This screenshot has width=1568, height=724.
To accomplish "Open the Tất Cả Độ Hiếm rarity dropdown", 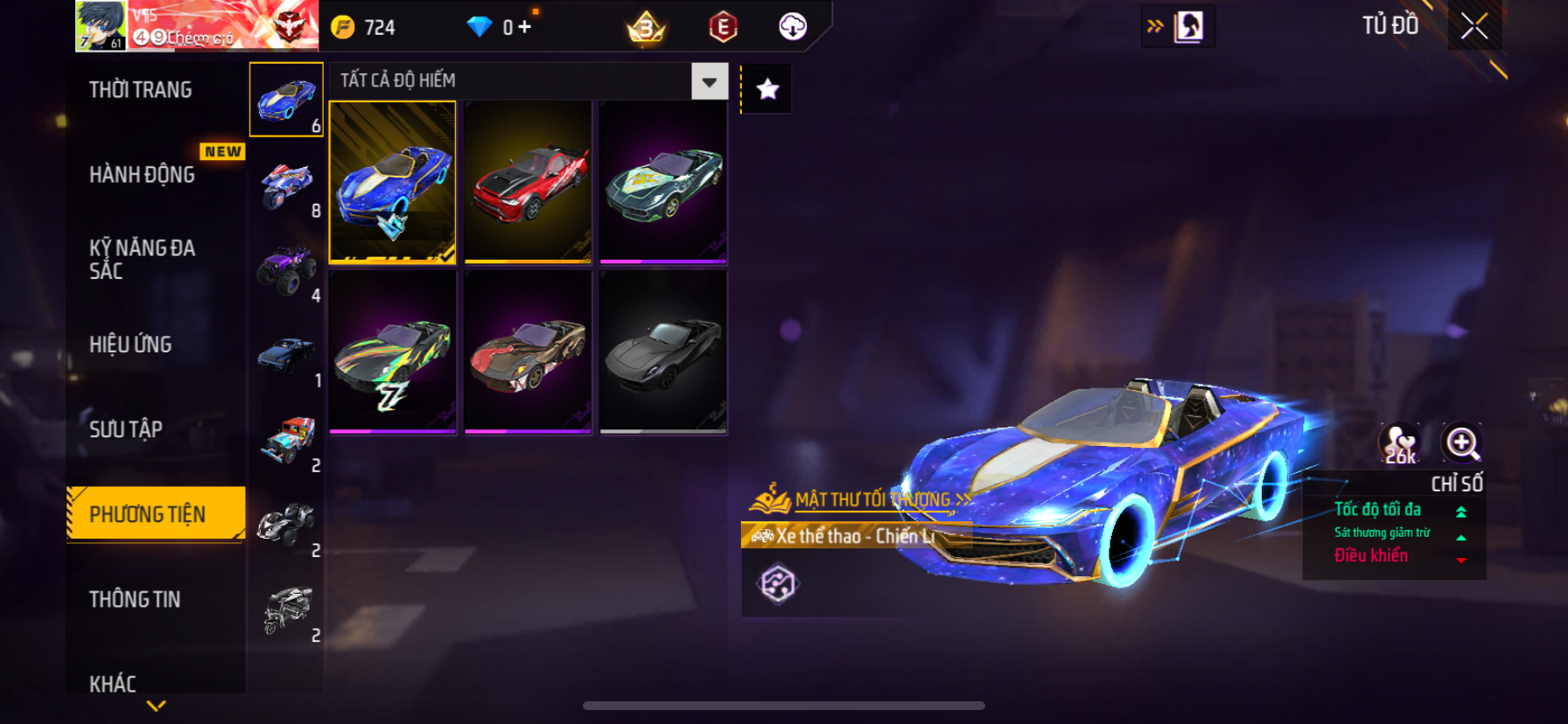I will [709, 81].
